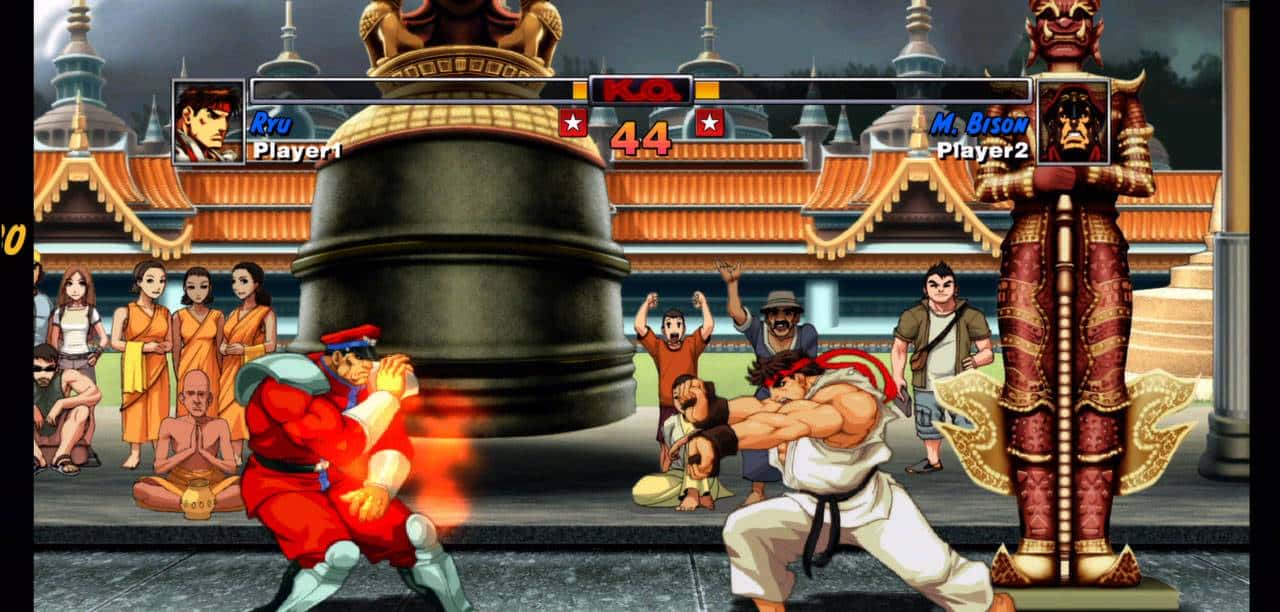Image resolution: width=1280 pixels, height=612 pixels.
Task: Click Ryu's Player1 portrait
Action: coord(208,122)
